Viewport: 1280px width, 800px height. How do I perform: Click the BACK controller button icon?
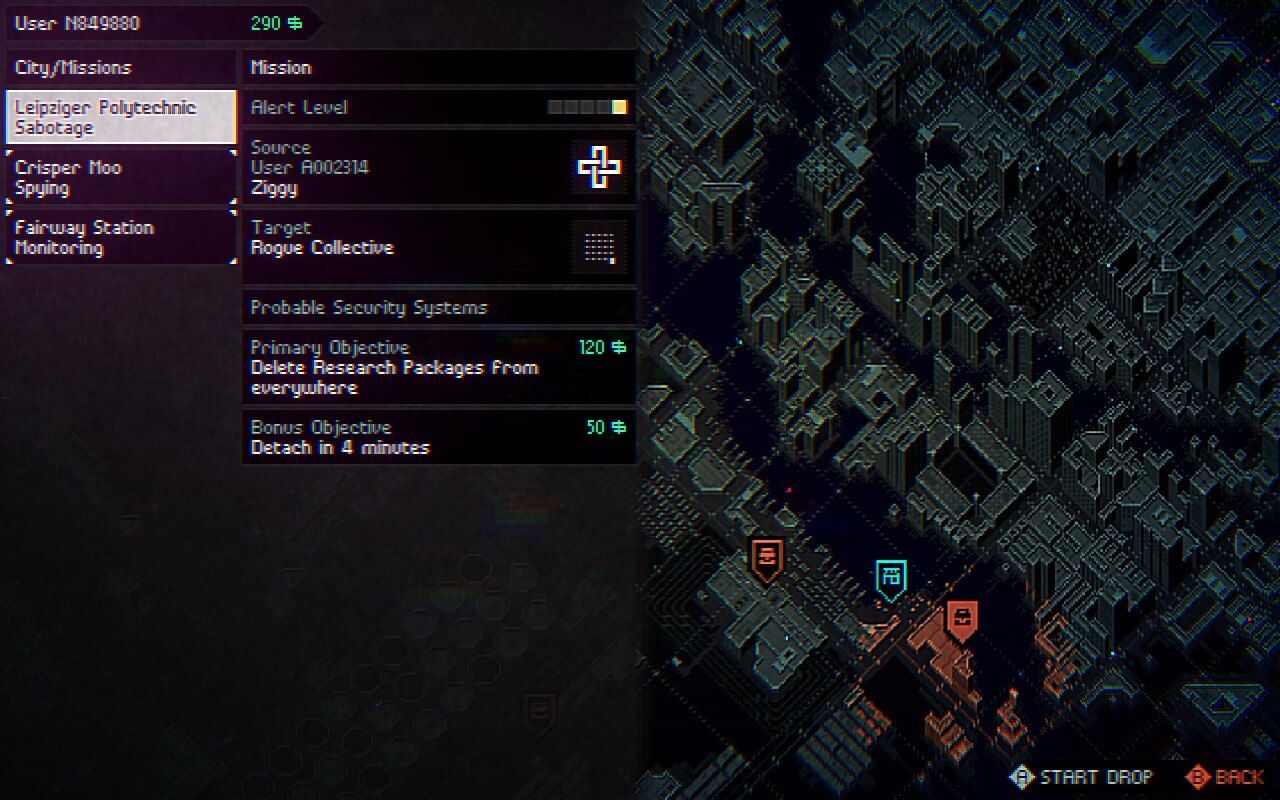(1197, 777)
